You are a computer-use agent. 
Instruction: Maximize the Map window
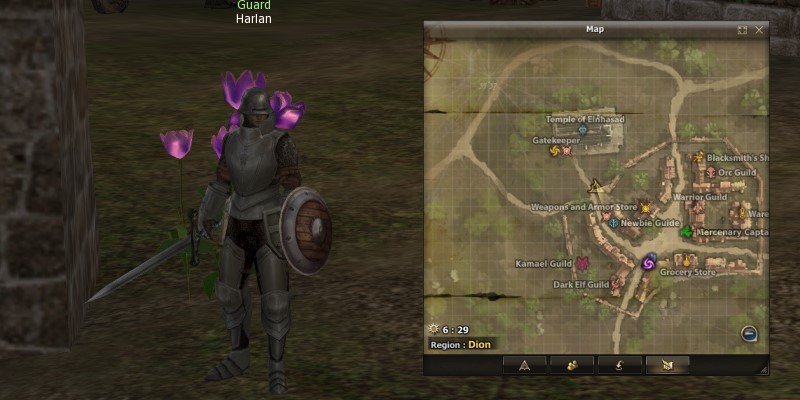(x=742, y=30)
